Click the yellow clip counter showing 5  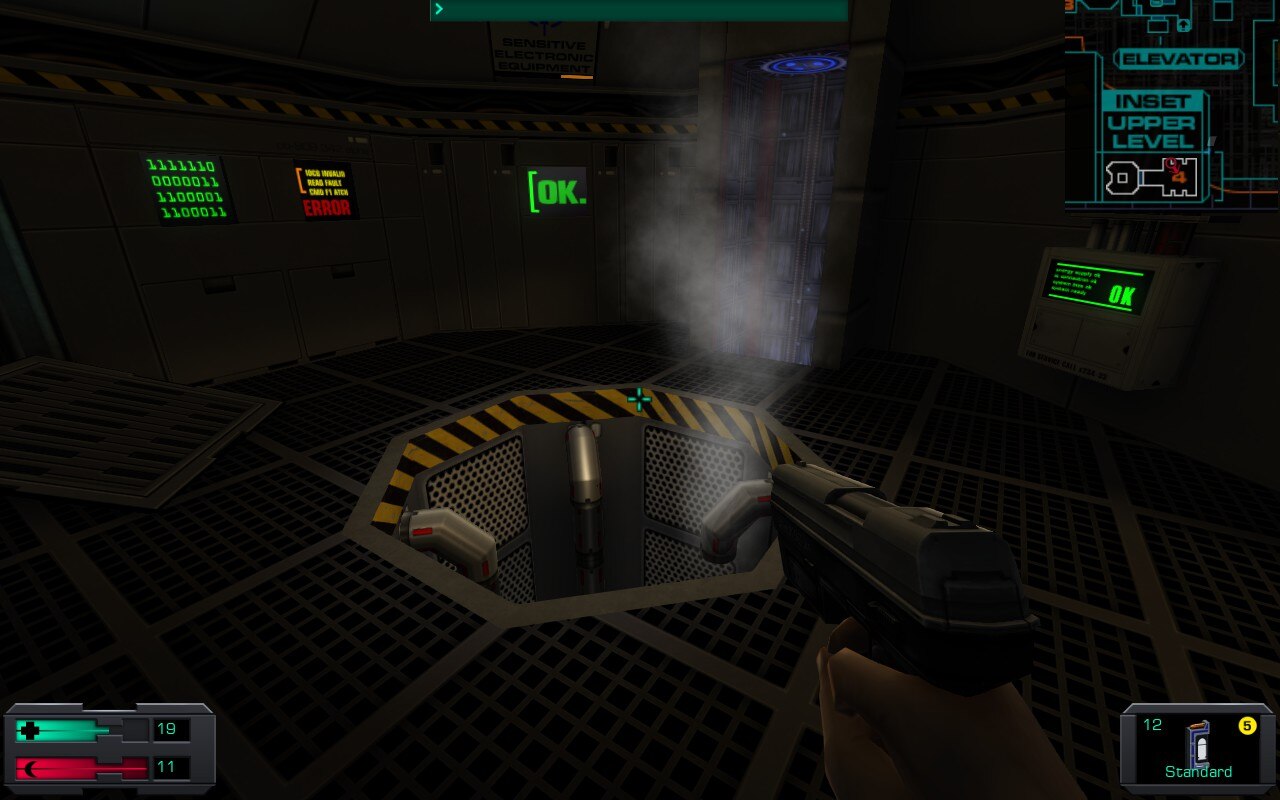tap(1249, 723)
